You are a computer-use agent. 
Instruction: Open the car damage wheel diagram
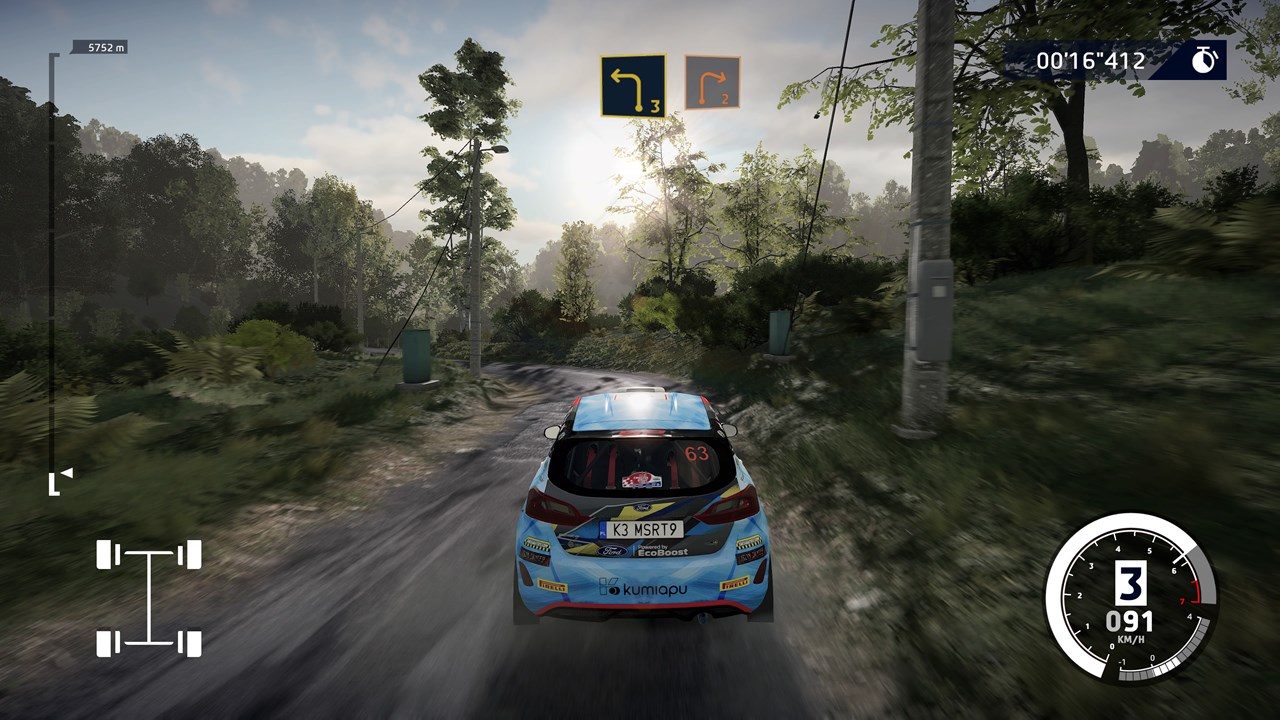click(149, 598)
